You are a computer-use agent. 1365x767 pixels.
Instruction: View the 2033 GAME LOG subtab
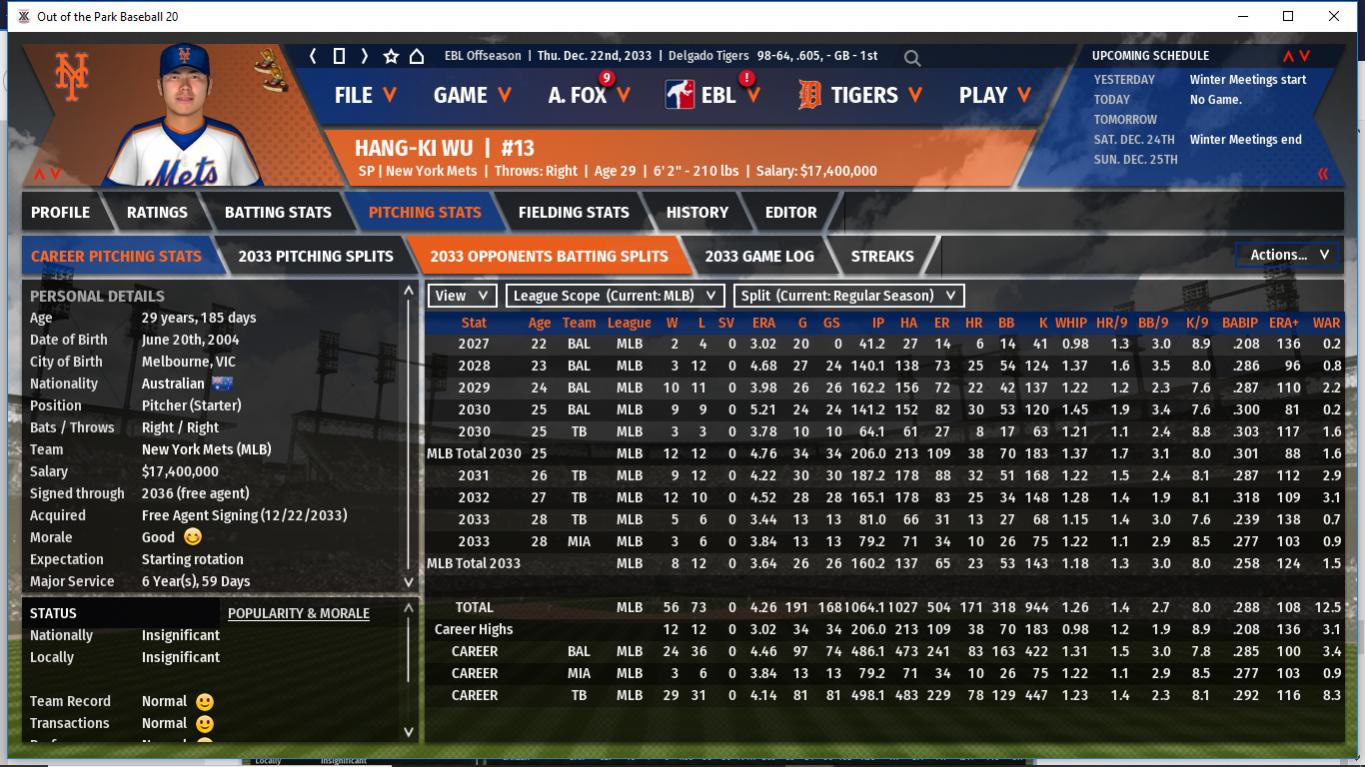pyautogui.click(x=759, y=256)
